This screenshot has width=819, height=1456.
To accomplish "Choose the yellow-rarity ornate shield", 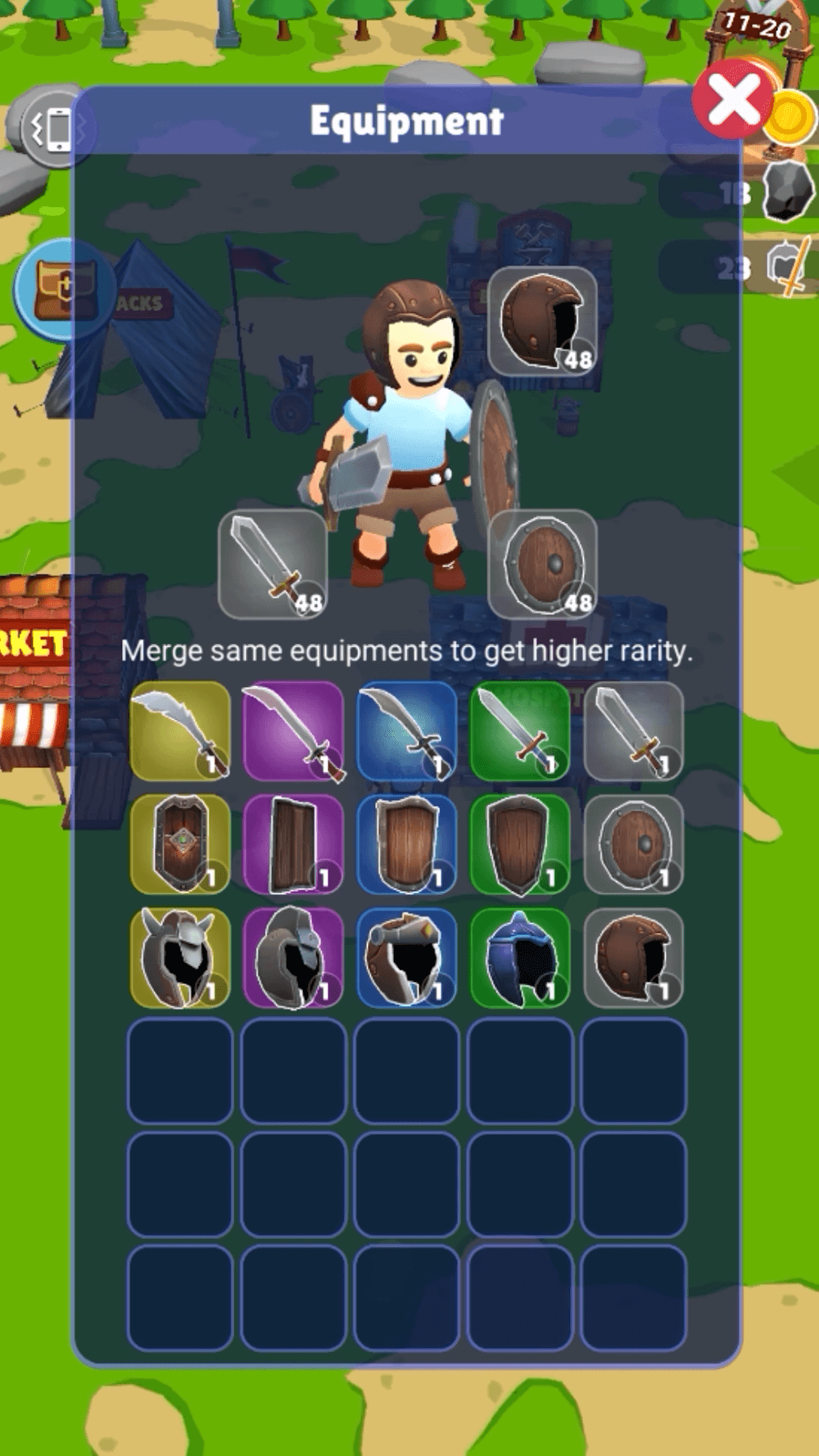I will pyautogui.click(x=180, y=843).
